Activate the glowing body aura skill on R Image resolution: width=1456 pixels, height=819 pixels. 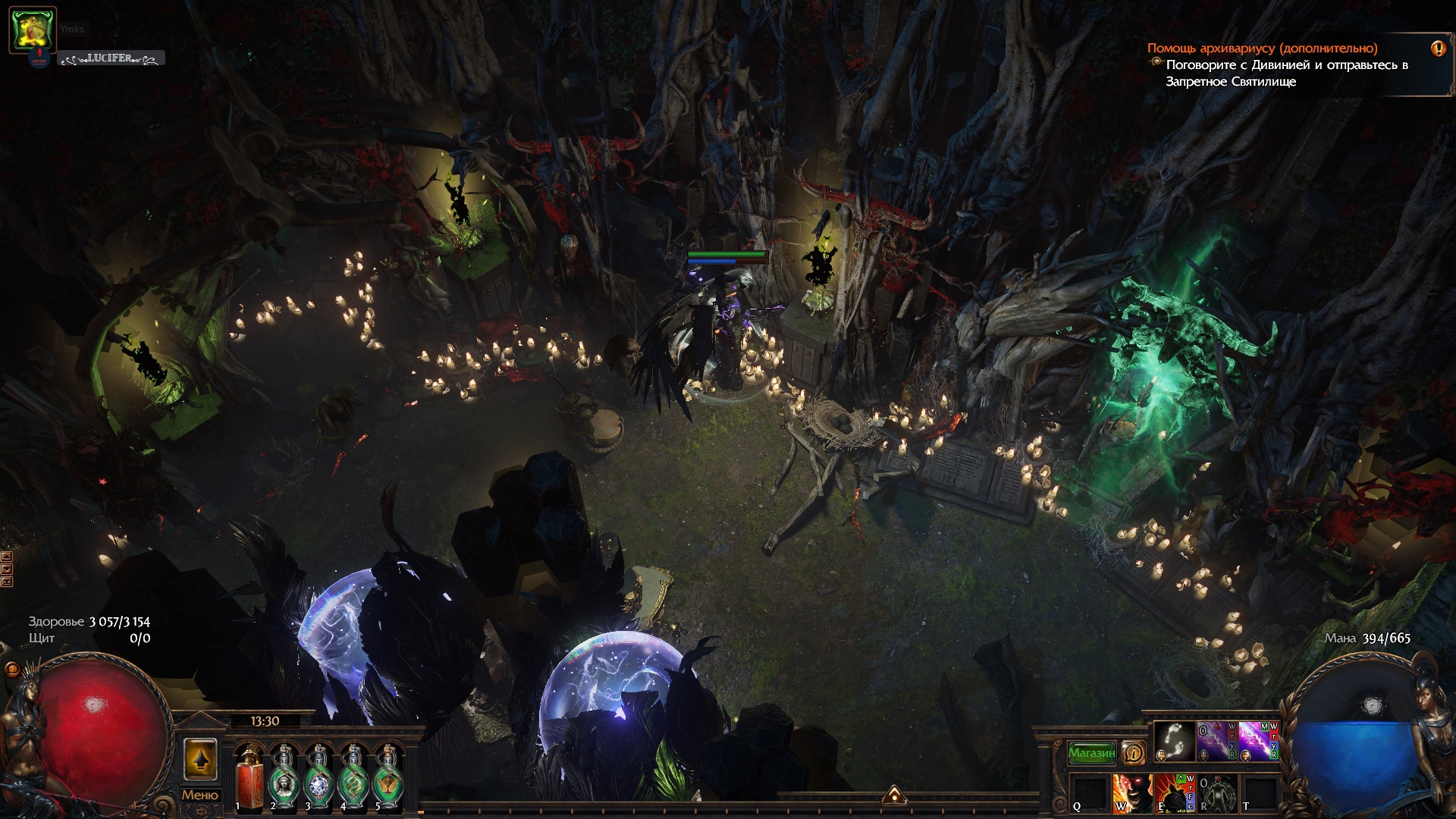coord(1216,793)
